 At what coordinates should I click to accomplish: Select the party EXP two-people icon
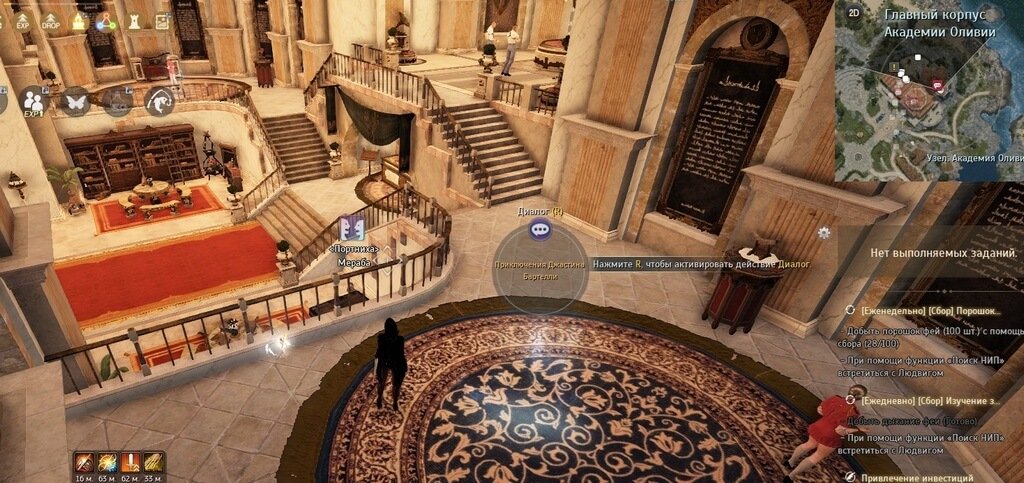[x=35, y=100]
